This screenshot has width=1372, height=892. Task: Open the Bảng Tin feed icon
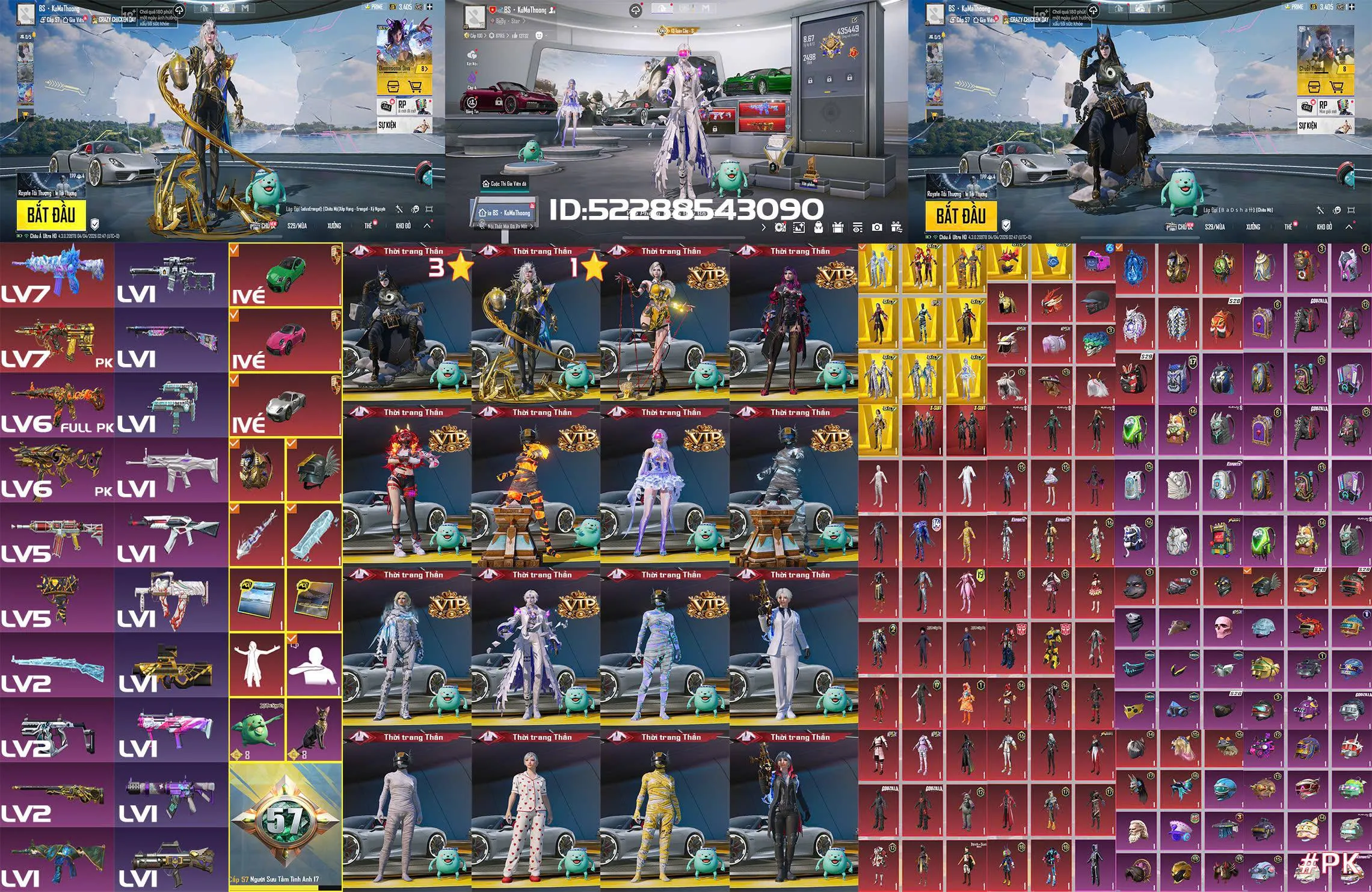pyautogui.click(x=472, y=103)
